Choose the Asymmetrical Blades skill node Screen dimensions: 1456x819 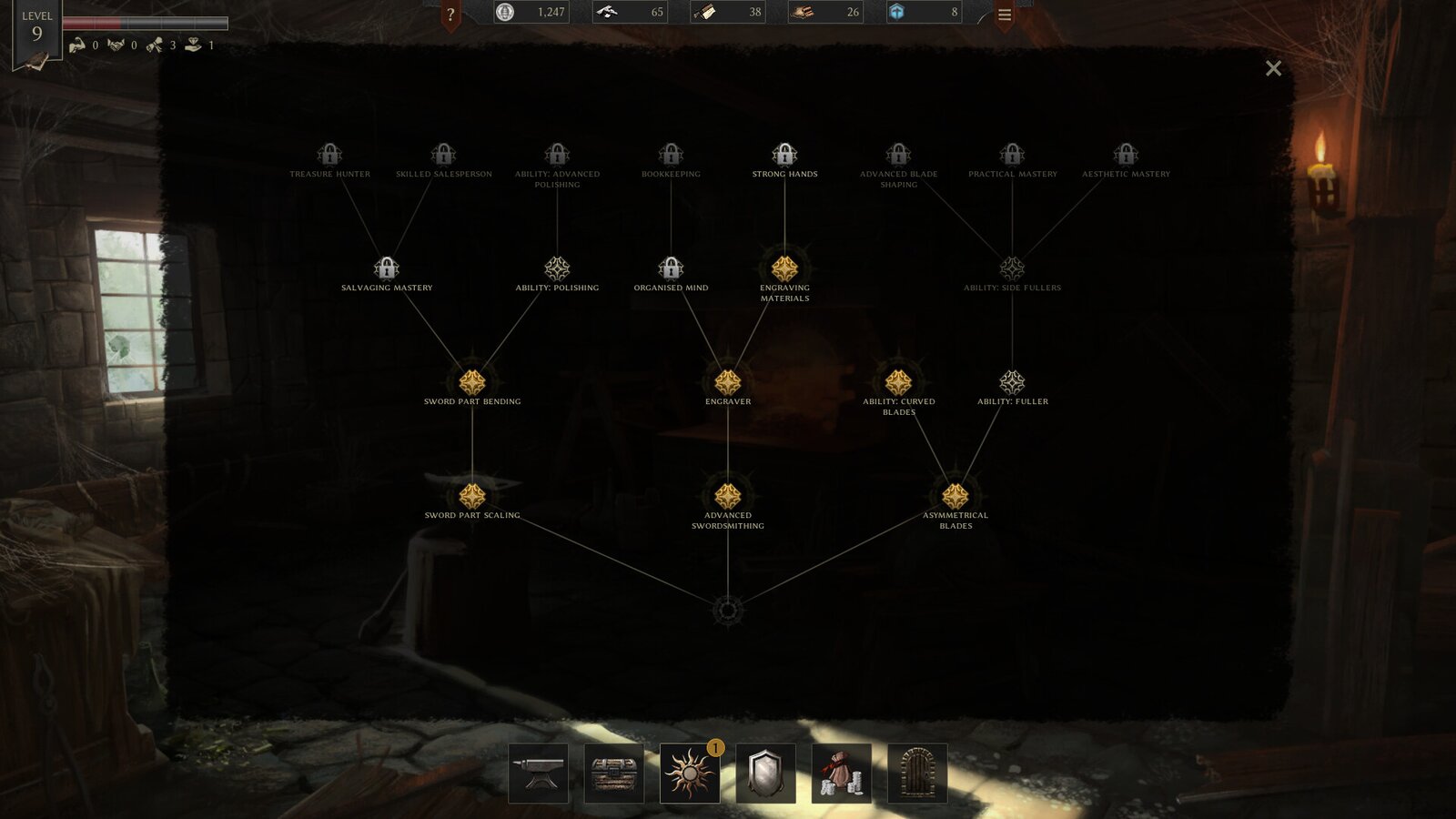click(x=955, y=496)
